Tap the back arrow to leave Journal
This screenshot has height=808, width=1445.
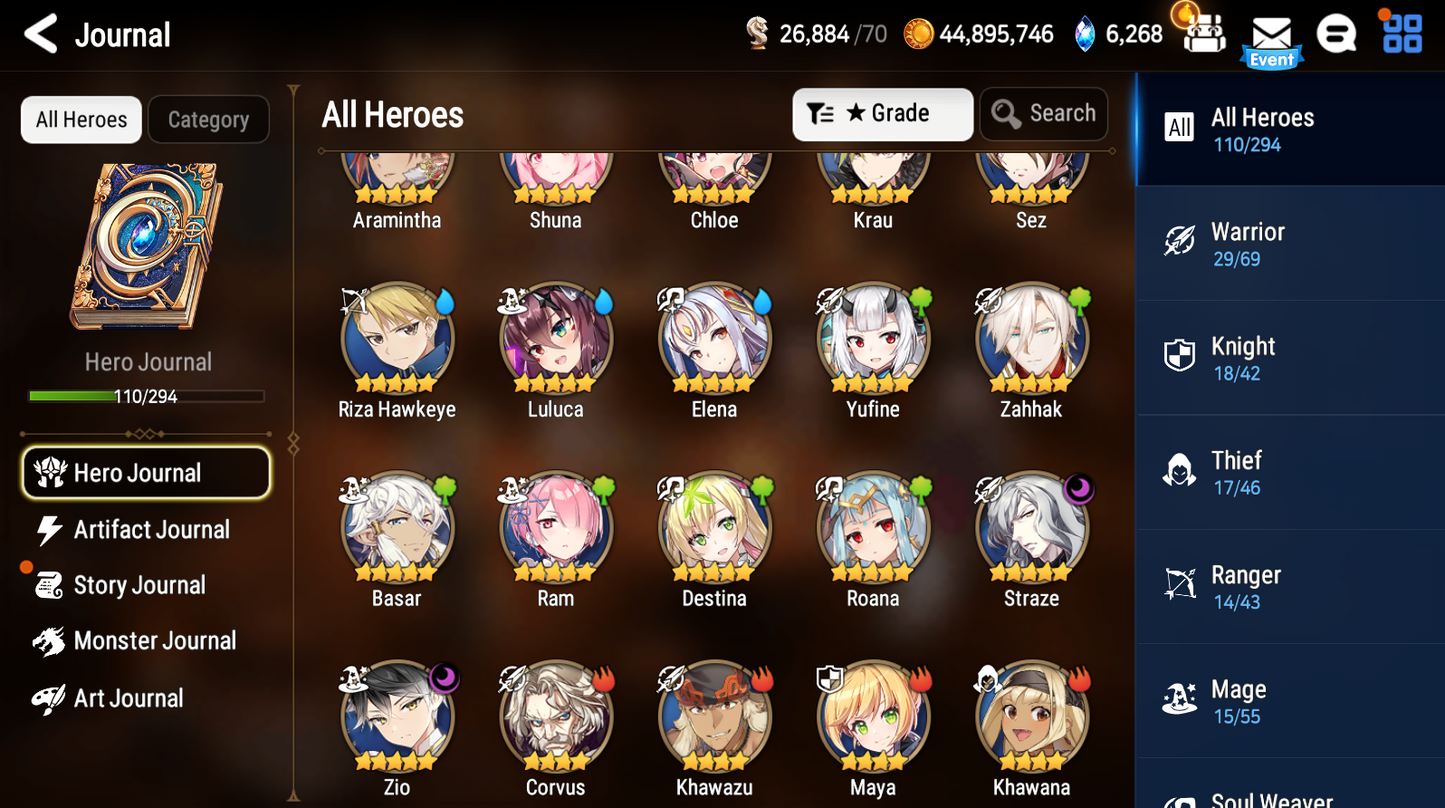pos(39,33)
